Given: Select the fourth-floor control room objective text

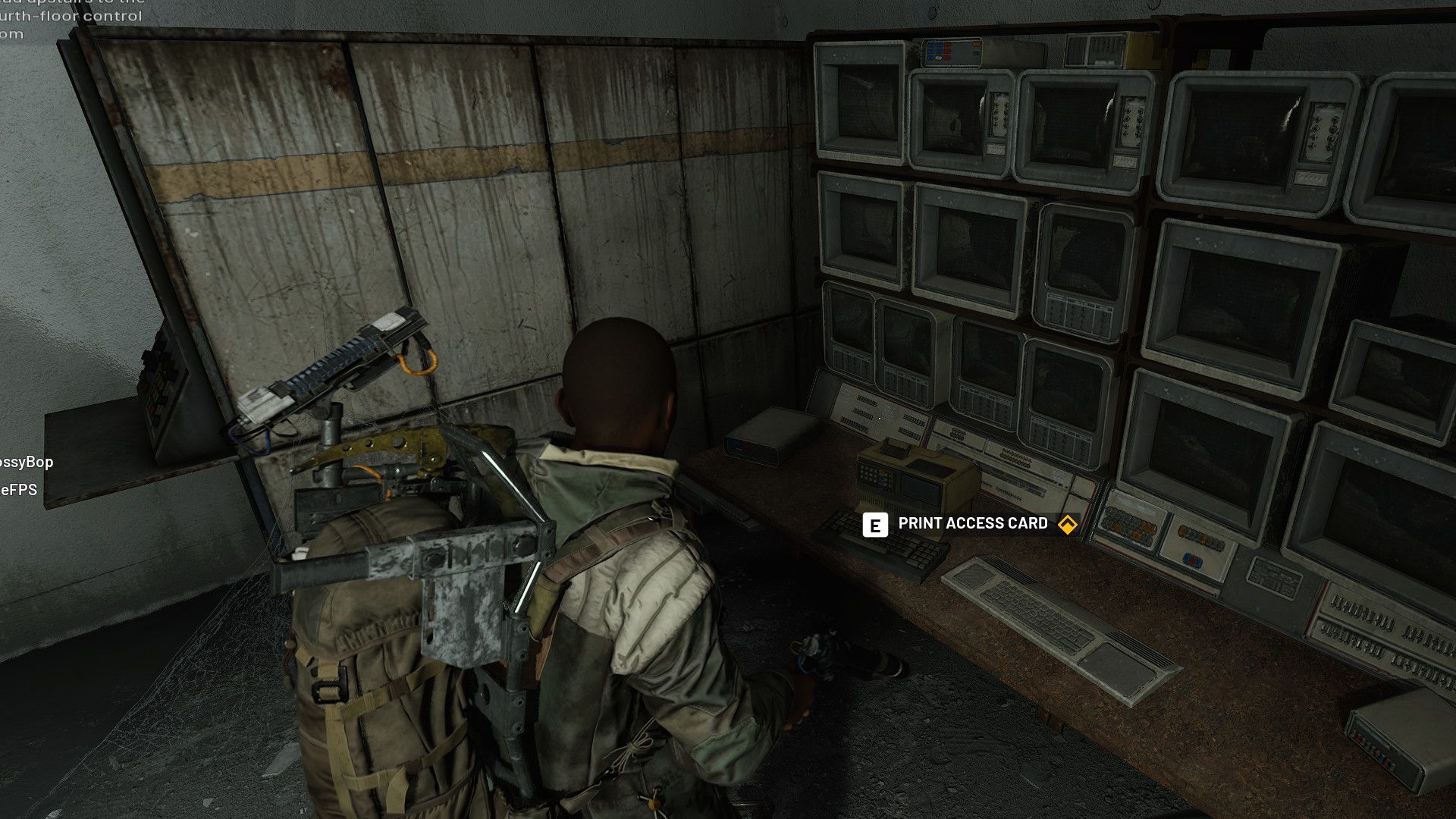Looking at the screenshot, I should 72,17.
